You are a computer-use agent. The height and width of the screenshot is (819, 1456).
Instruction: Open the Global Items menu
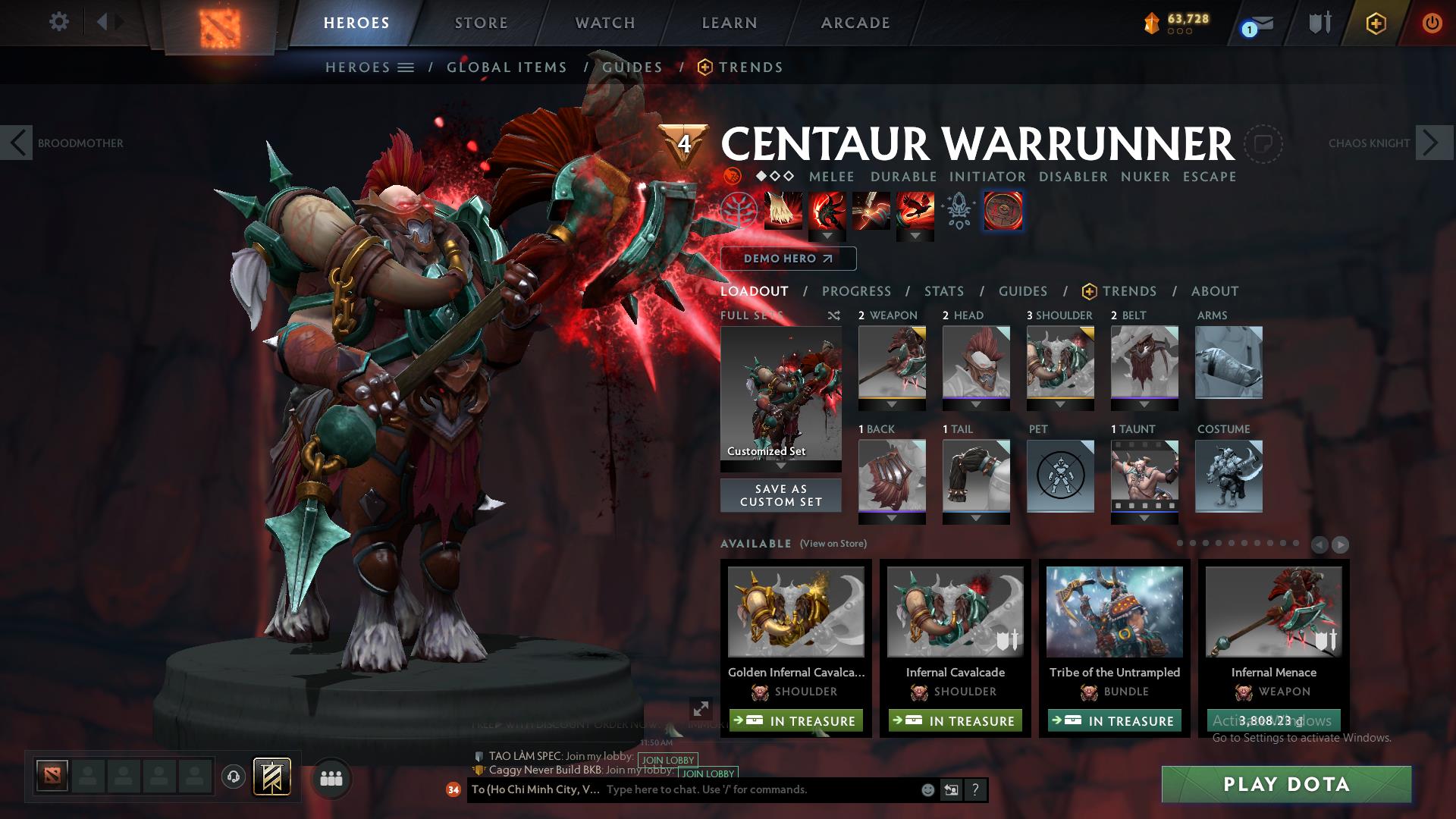click(x=507, y=67)
